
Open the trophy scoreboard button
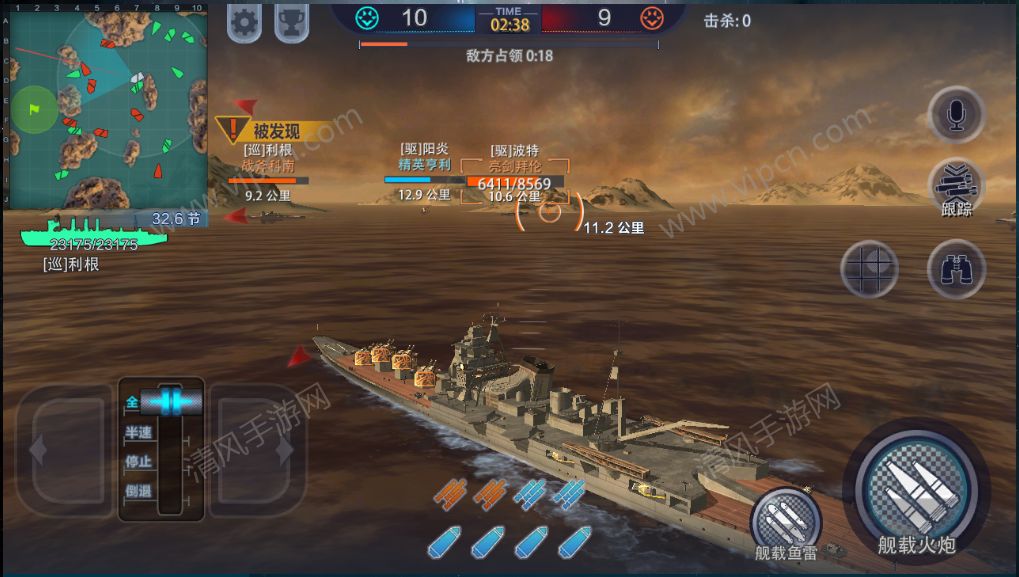tap(291, 21)
